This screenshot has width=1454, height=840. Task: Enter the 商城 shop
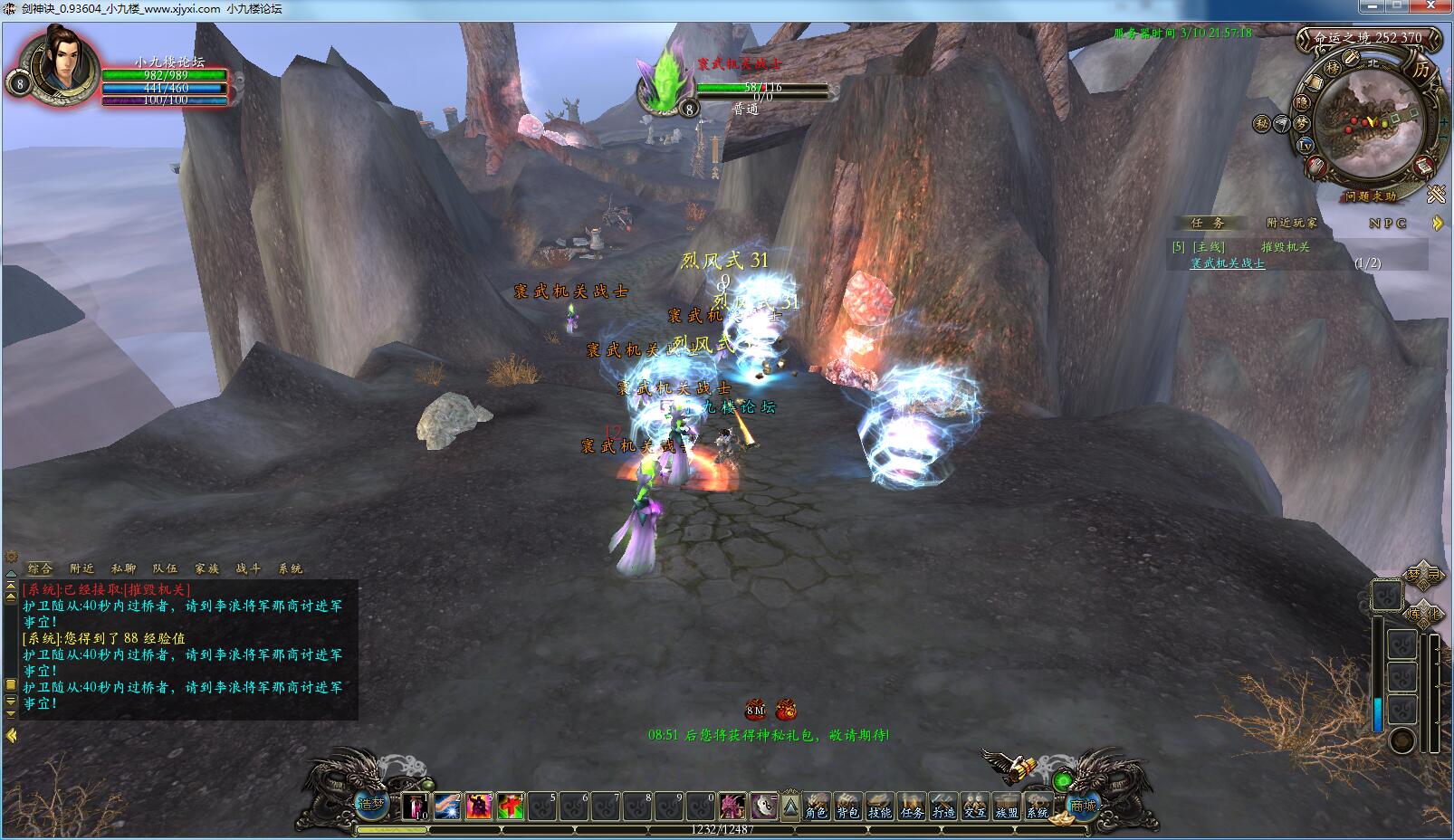pos(1083,805)
